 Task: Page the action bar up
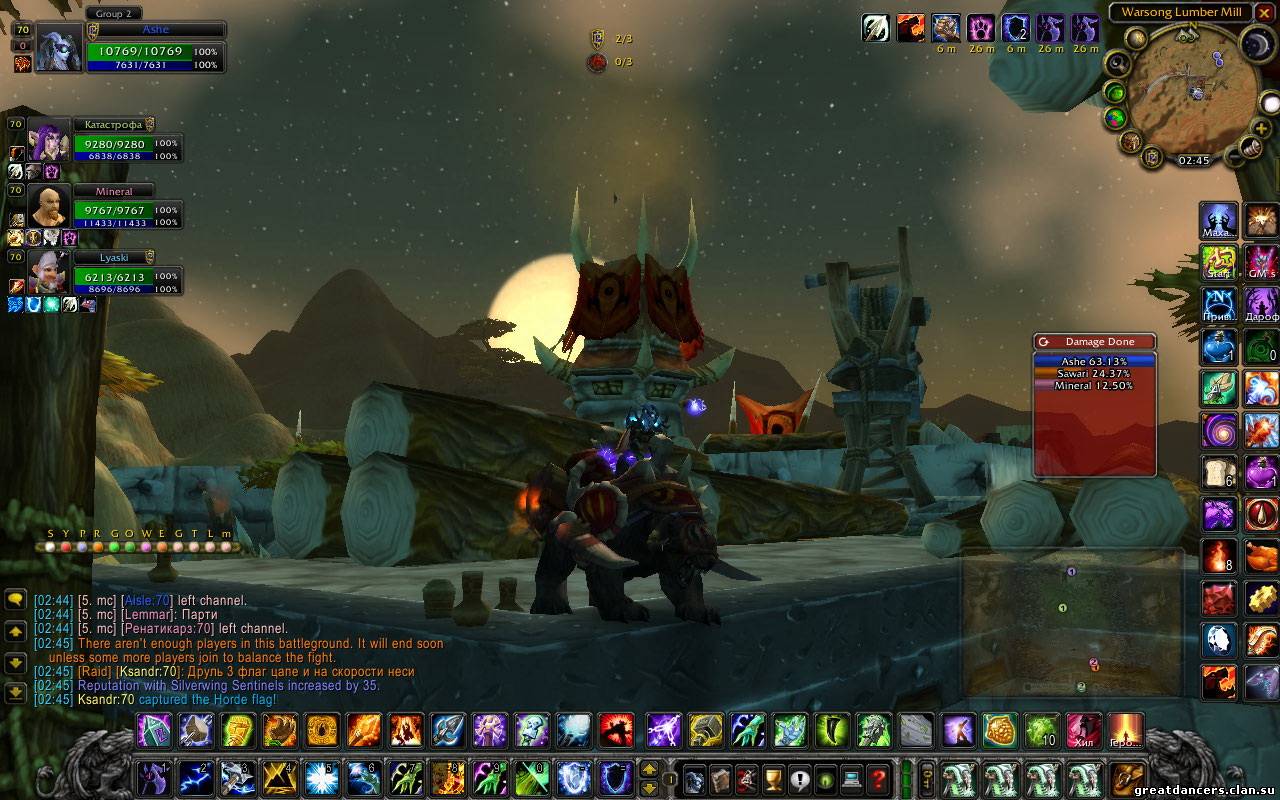[649, 769]
